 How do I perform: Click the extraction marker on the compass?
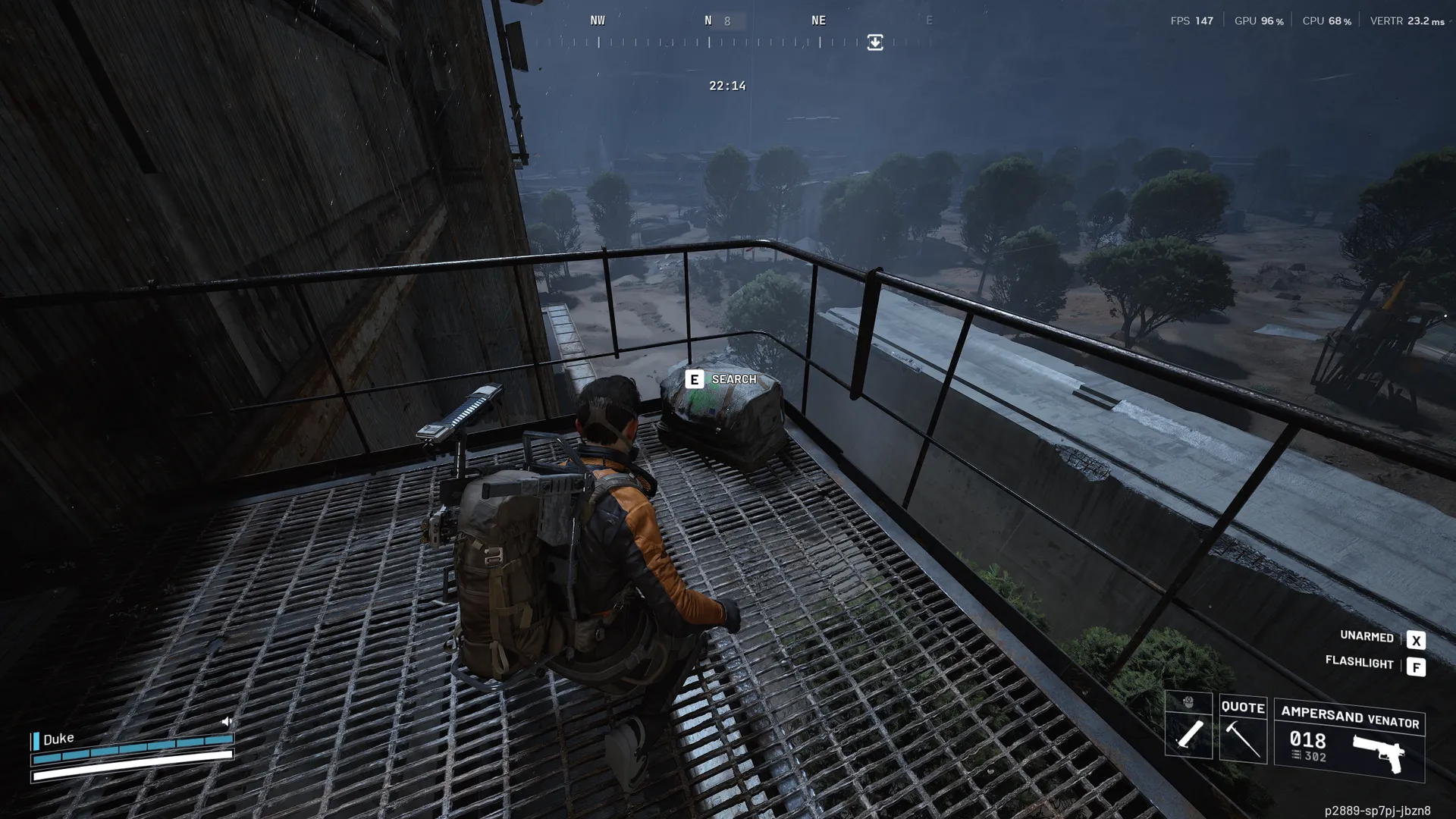[875, 42]
